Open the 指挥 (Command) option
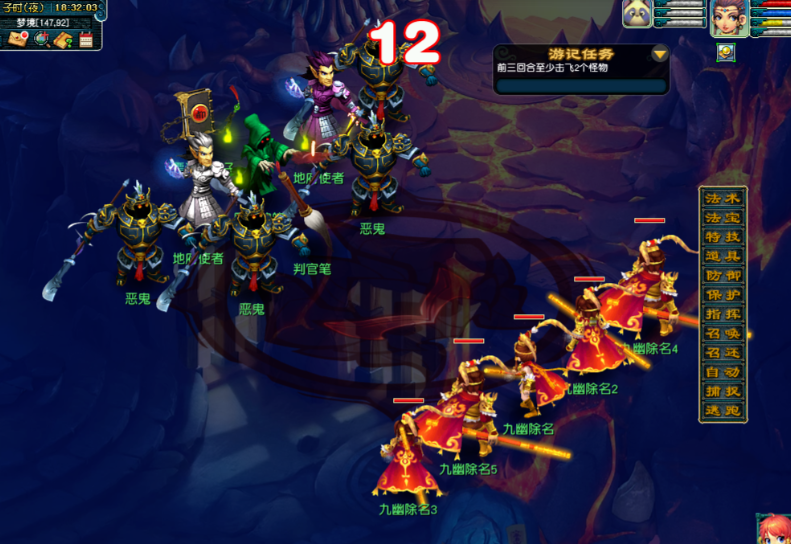Screen dimensions: 791x544 pos(722,314)
